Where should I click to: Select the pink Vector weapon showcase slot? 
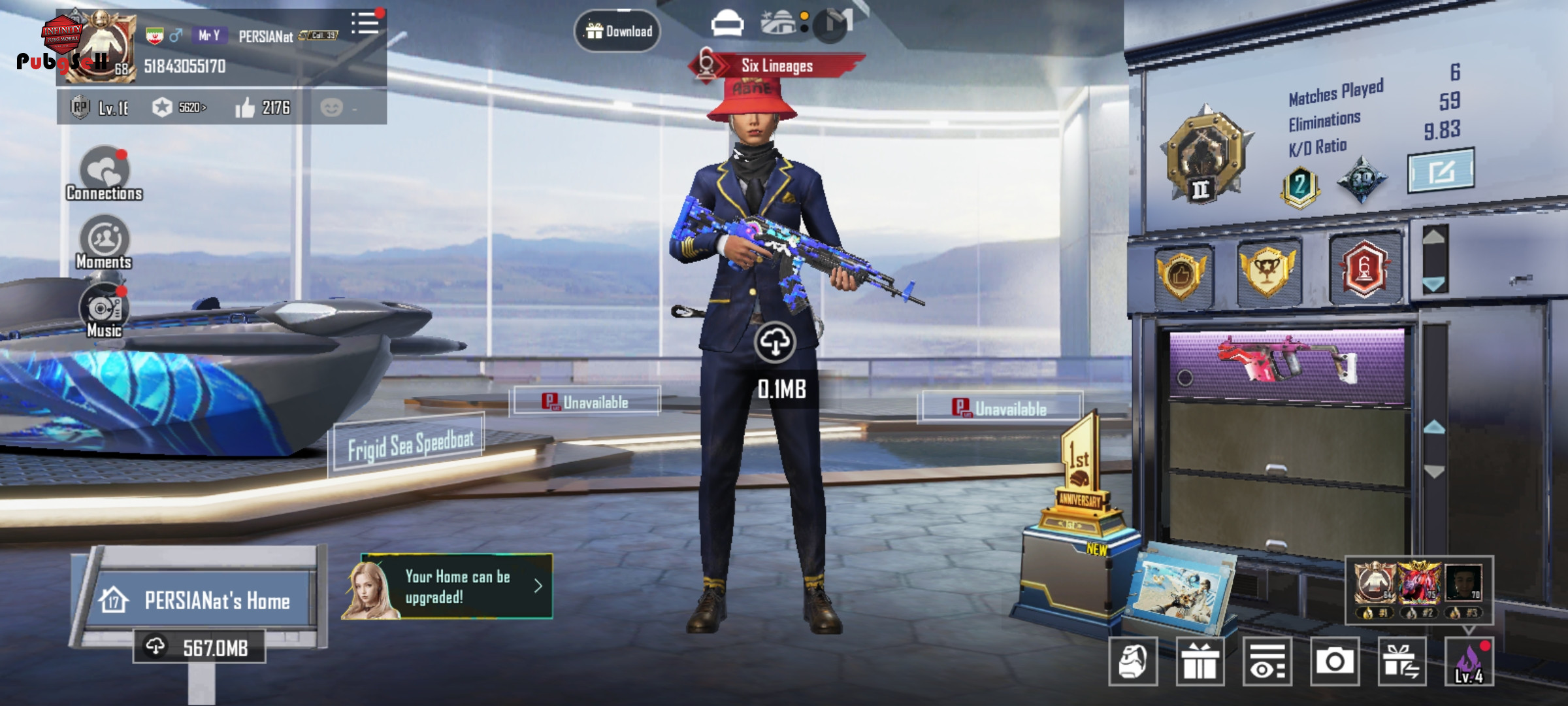(1286, 365)
